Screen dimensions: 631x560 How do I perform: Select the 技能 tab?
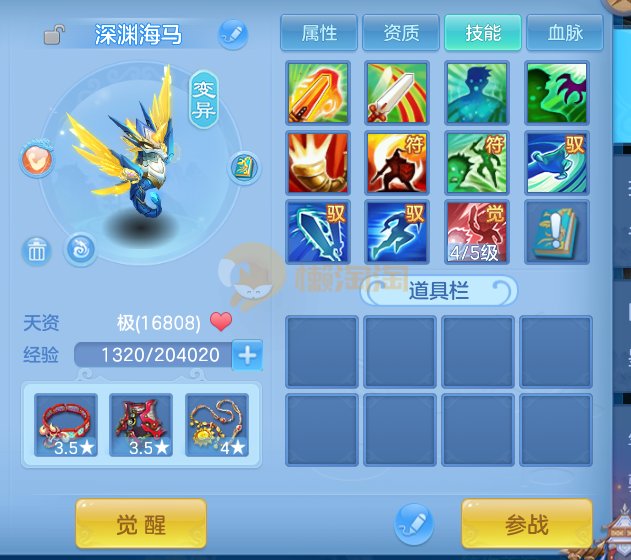483,33
